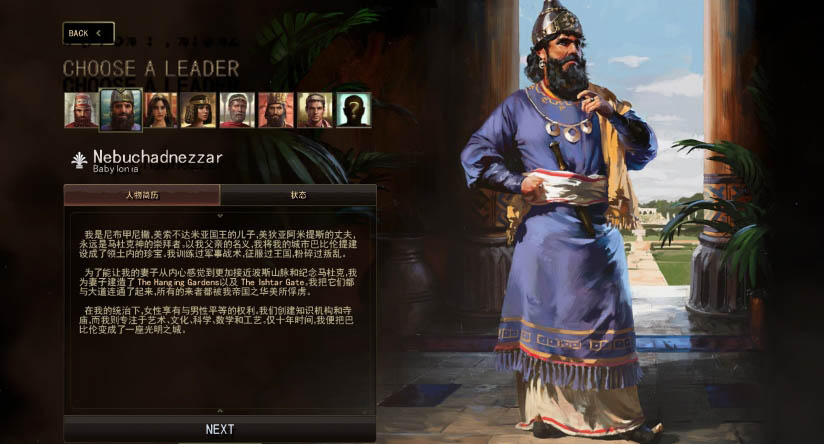824x444 pixels.
Task: Proceed with the NEXT button
Action: [x=220, y=429]
